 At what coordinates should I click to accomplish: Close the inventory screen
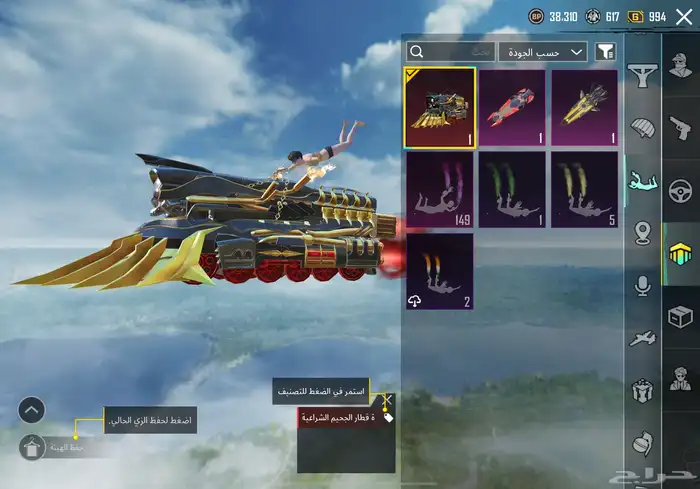pos(683,17)
